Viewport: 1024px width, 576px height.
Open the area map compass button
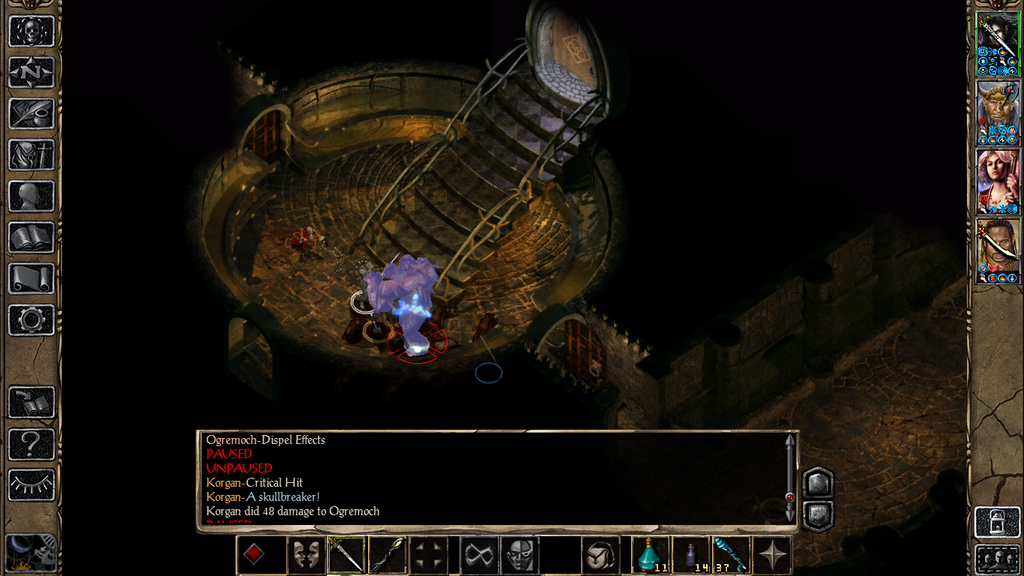tap(31, 72)
